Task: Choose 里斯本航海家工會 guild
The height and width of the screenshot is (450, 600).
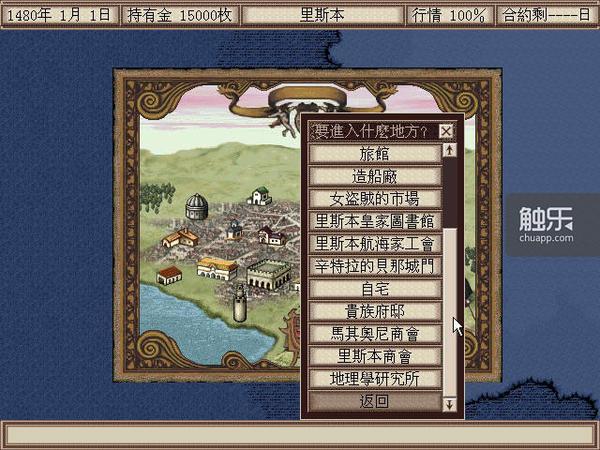Action: coord(374,243)
